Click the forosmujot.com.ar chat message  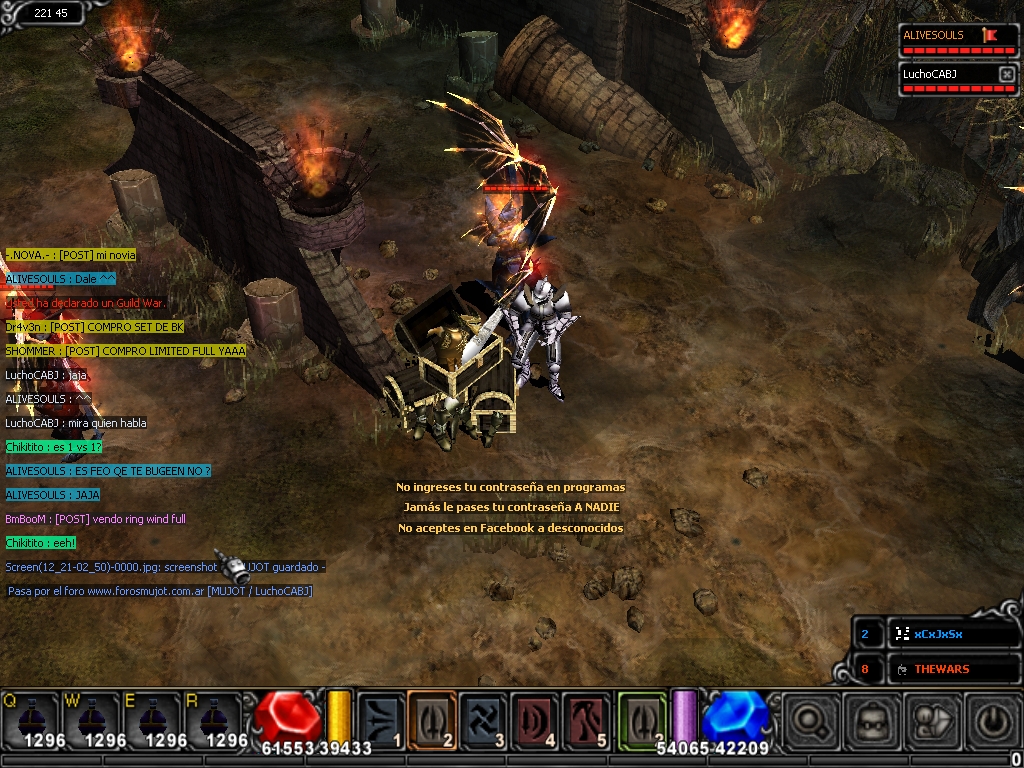click(160, 591)
